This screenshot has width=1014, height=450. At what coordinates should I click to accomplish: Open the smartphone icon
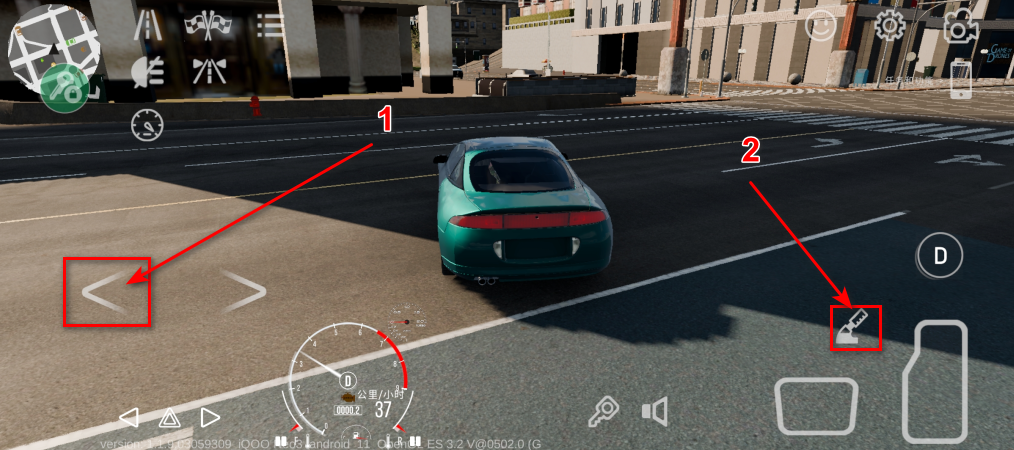tap(961, 80)
